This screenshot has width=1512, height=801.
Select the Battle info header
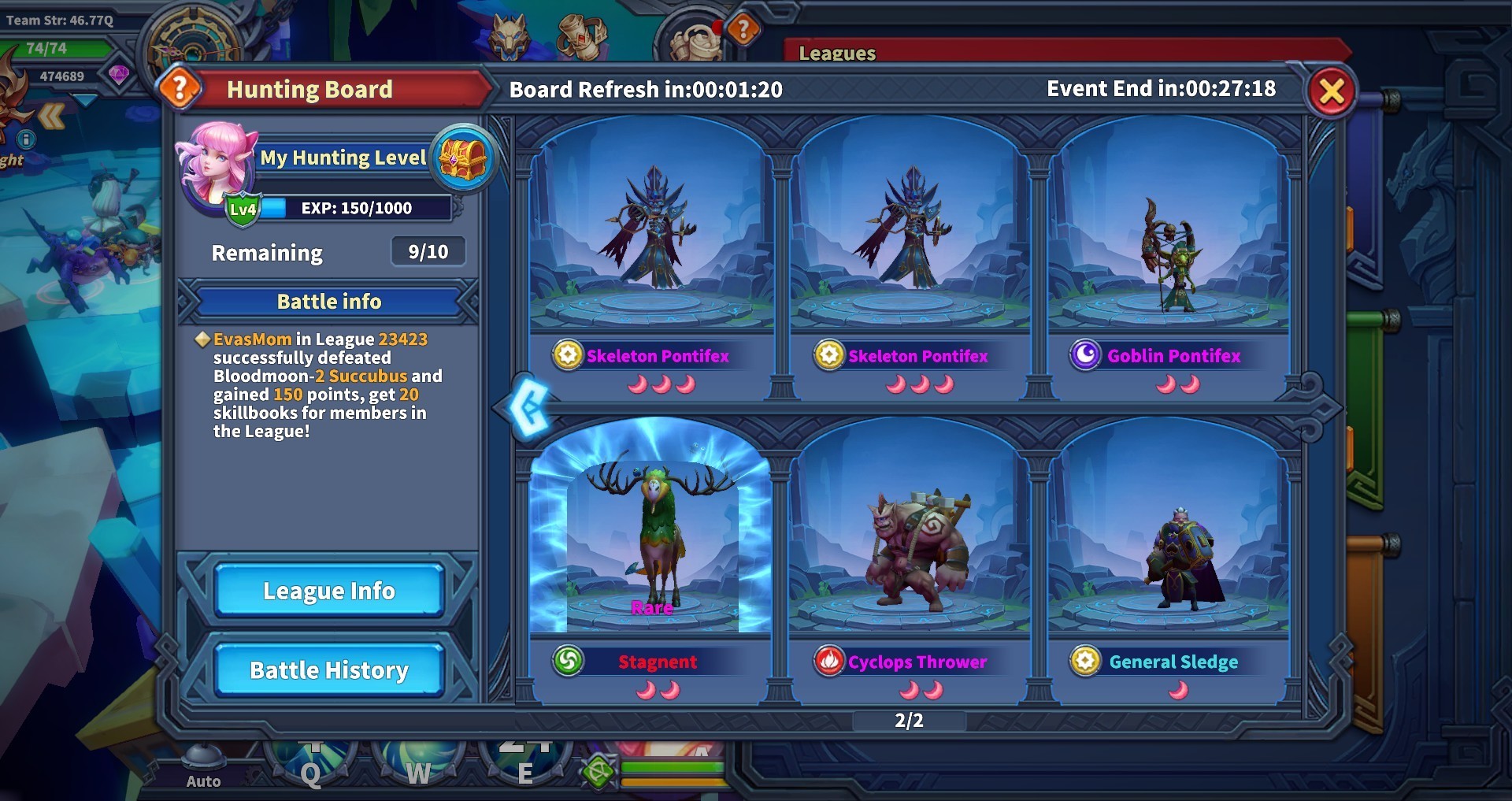[x=328, y=301]
